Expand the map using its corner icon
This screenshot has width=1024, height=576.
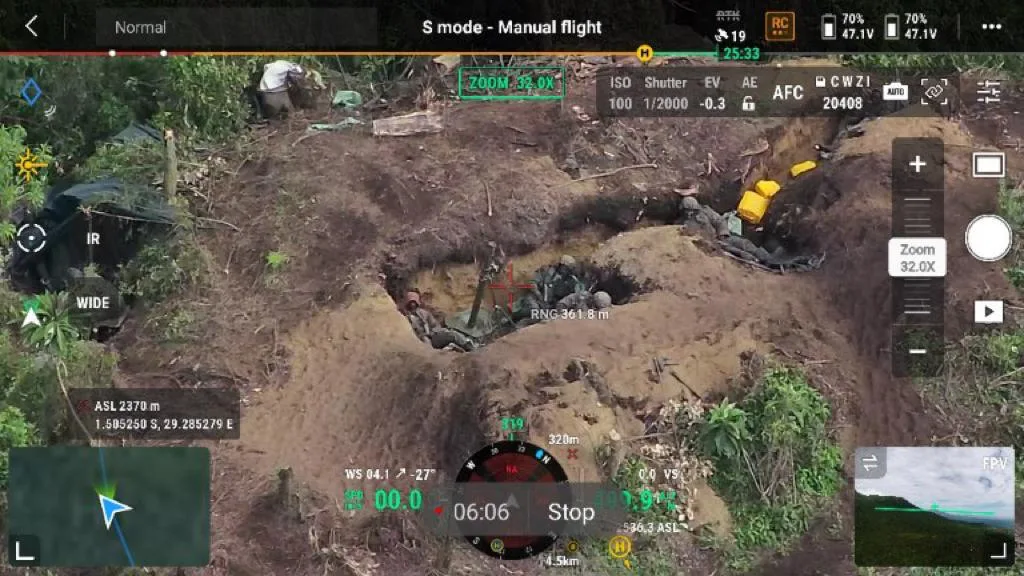click(25, 548)
